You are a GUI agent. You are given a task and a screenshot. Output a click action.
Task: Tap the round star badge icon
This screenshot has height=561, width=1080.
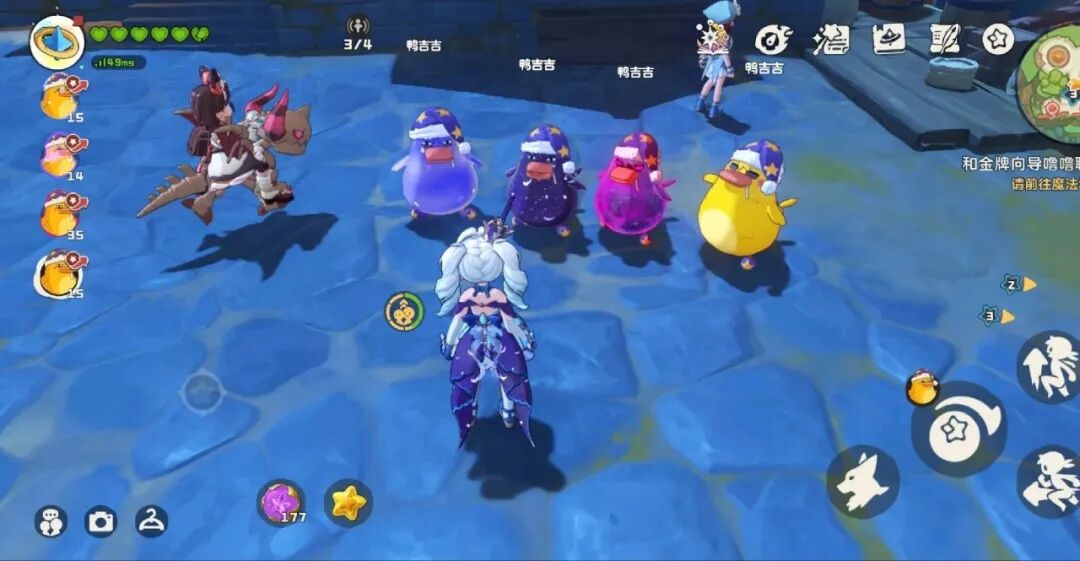(997, 39)
